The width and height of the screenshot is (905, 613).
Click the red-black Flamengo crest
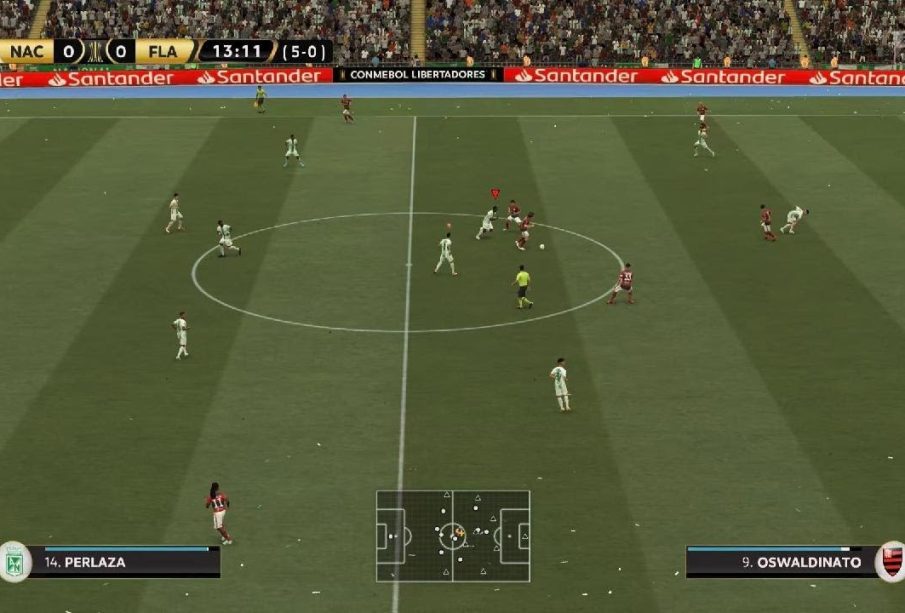pyautogui.click(x=891, y=561)
